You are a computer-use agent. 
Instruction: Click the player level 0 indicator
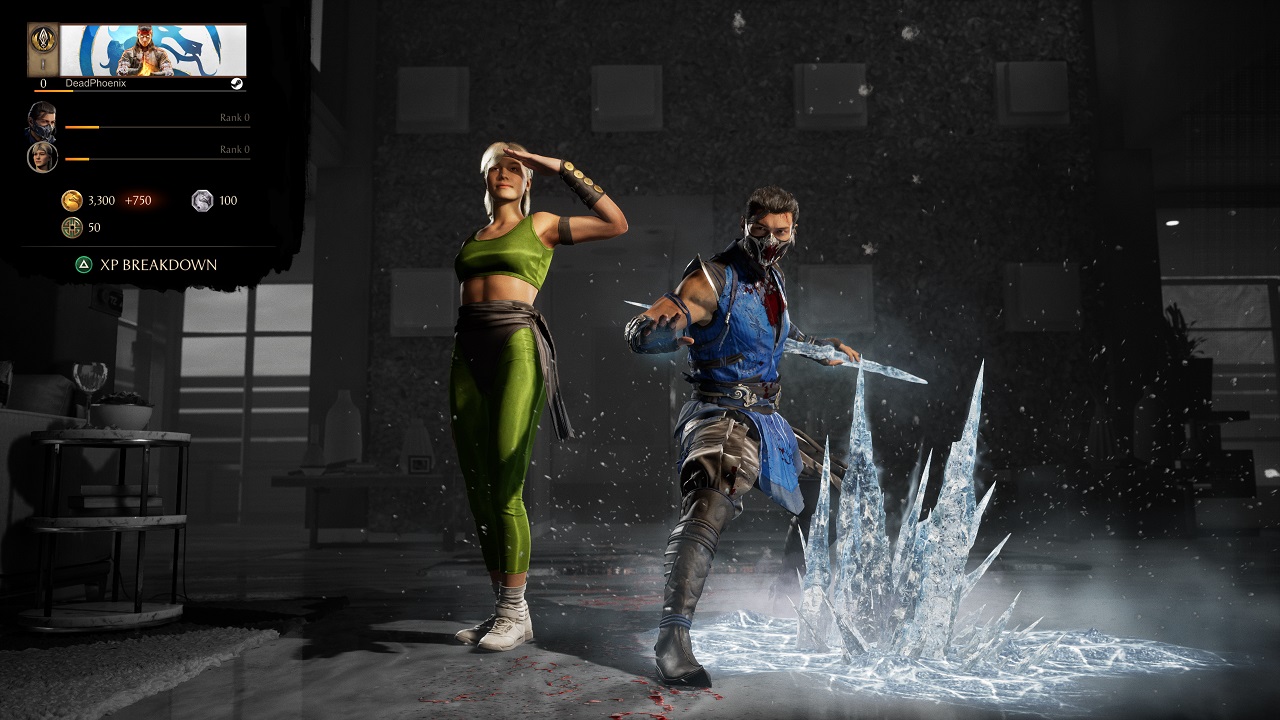click(x=43, y=83)
